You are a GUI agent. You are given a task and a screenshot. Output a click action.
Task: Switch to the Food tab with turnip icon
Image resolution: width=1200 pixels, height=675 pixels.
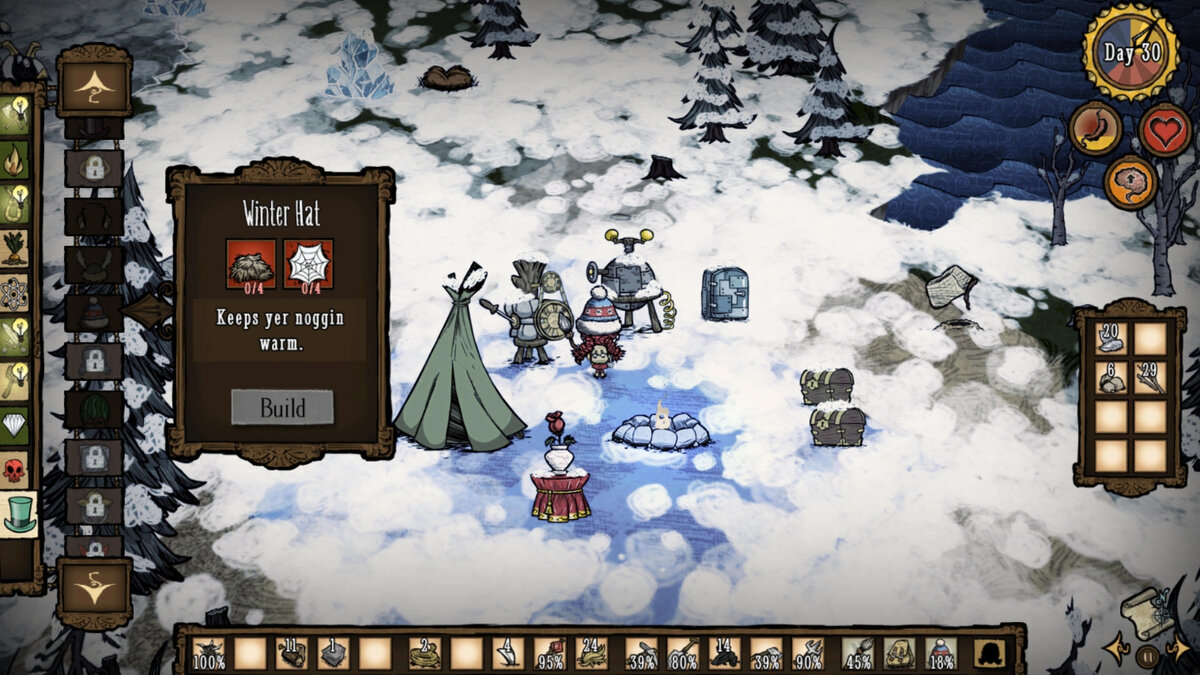point(15,248)
